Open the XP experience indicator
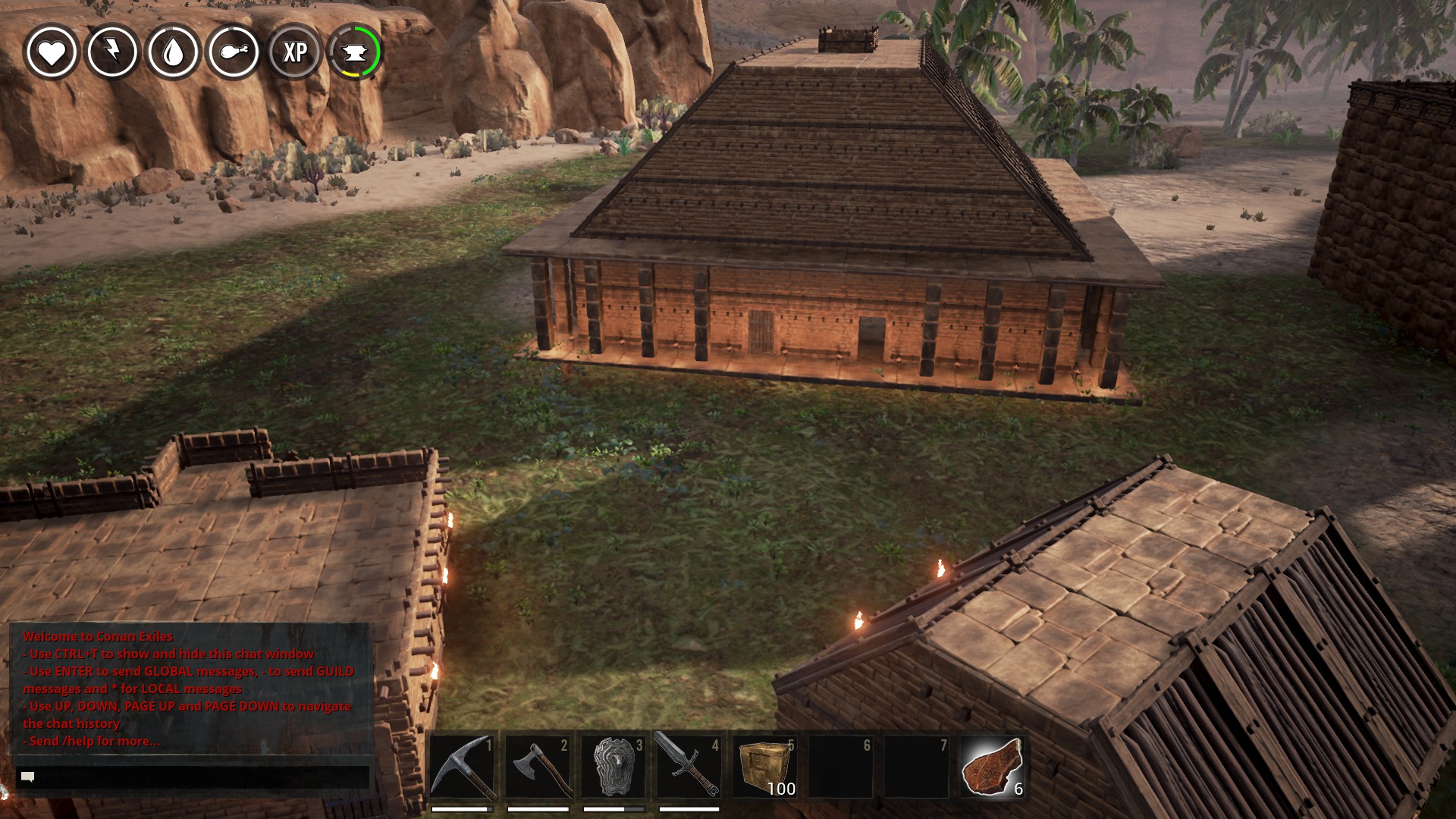1456x819 pixels. coord(294,52)
